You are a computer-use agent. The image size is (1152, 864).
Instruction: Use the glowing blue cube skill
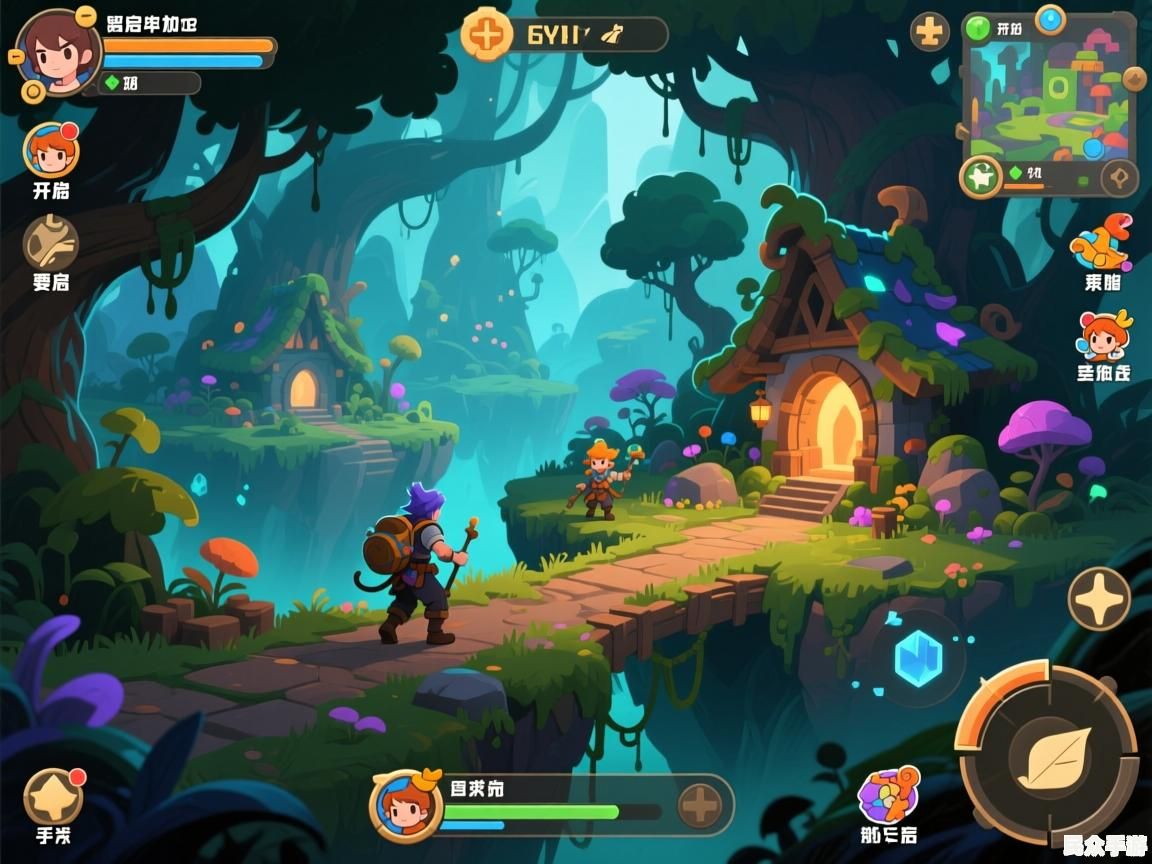(918, 660)
